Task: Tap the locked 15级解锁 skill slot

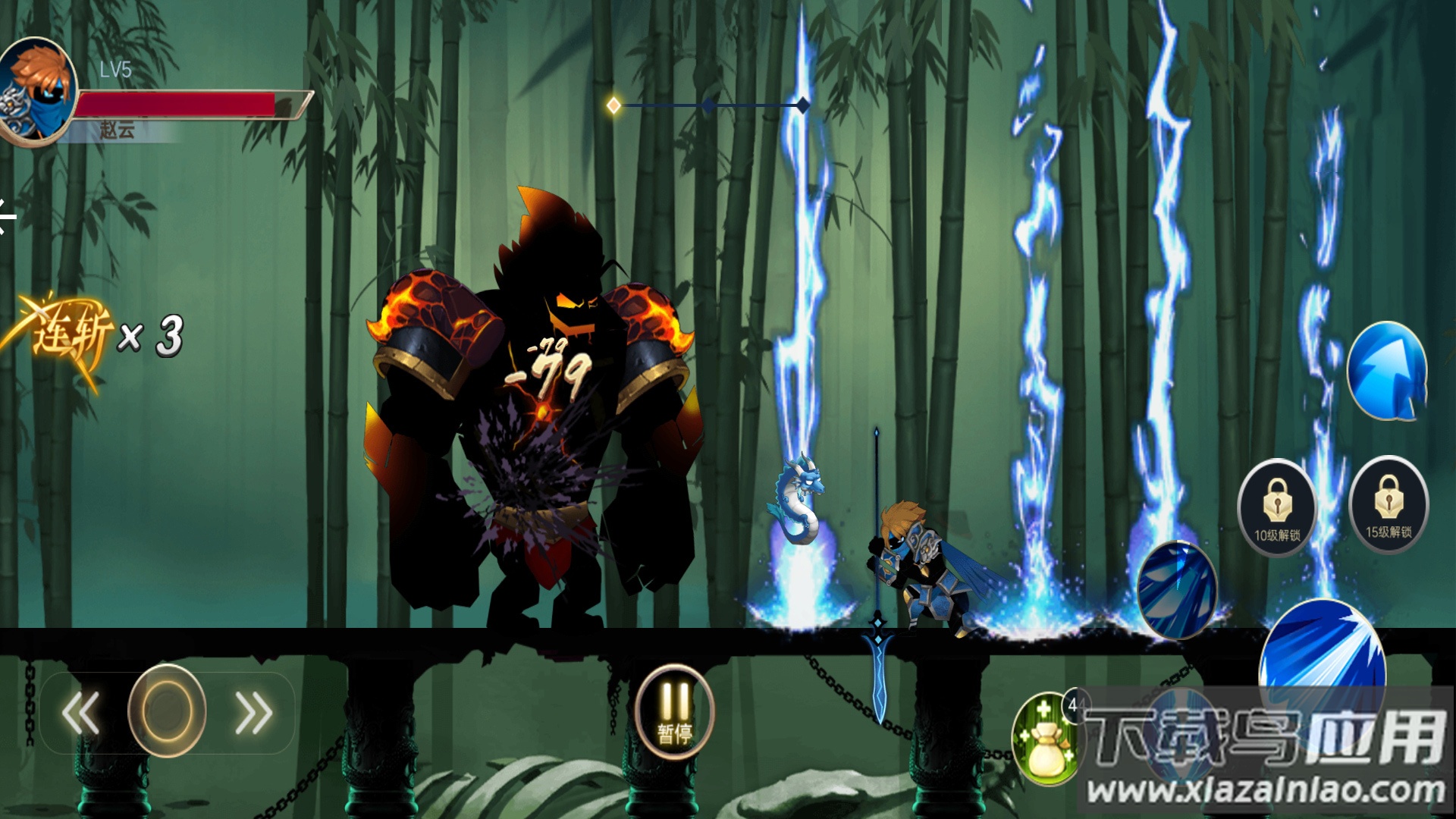Action: click(1389, 504)
